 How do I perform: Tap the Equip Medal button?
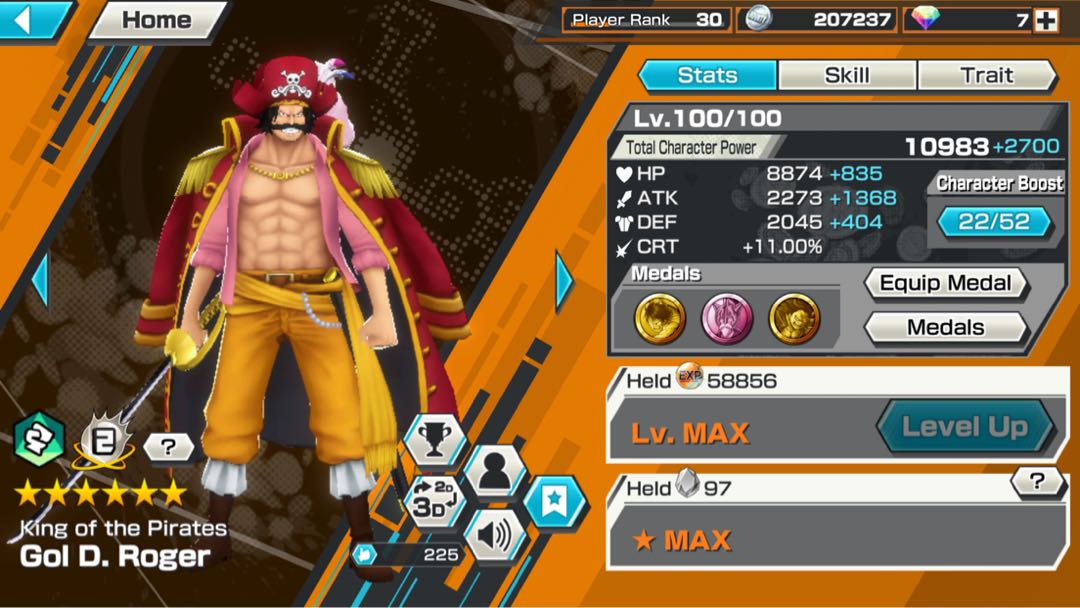945,284
